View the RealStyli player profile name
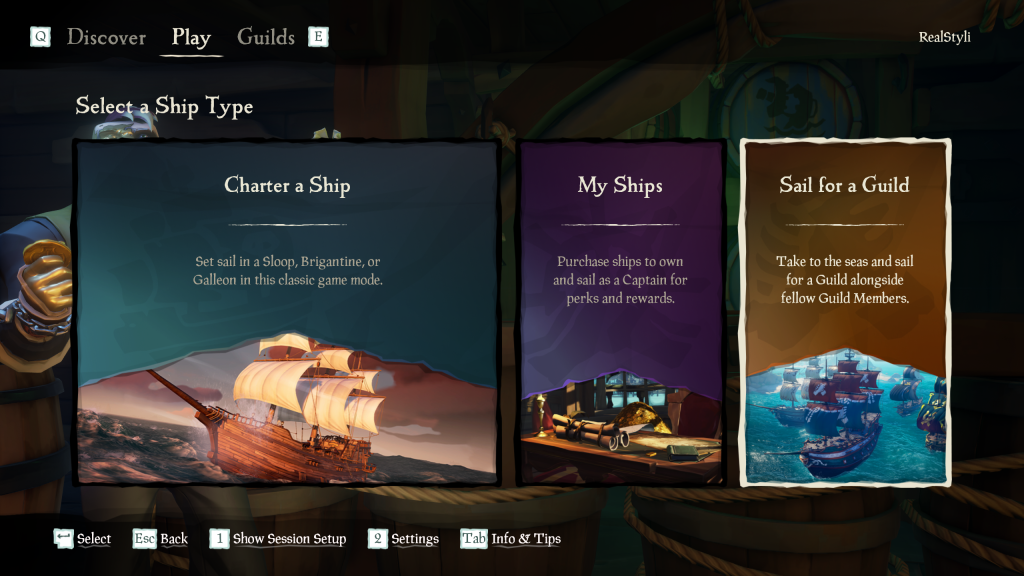 coord(944,37)
